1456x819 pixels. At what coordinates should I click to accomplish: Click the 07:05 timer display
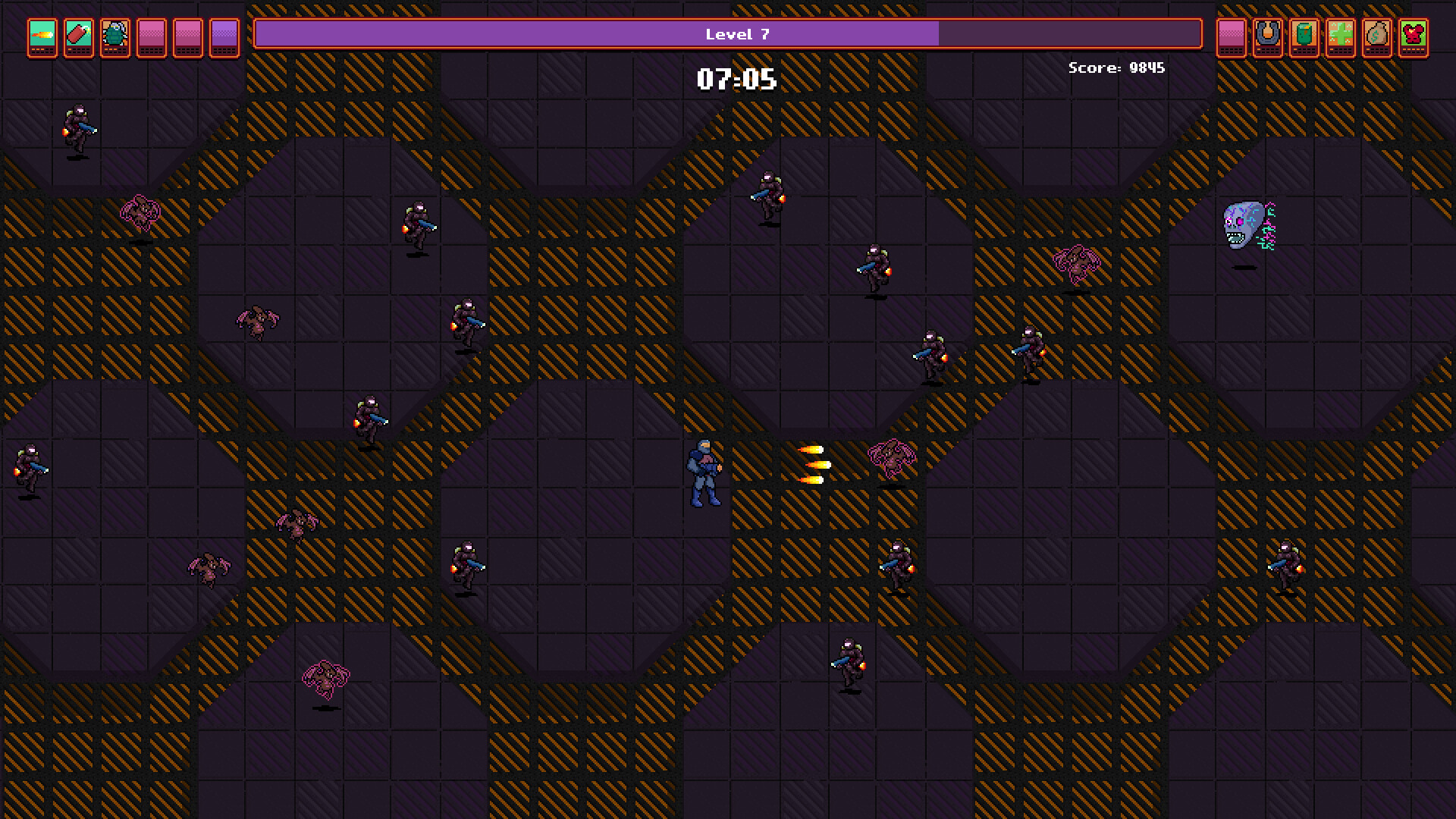coord(736,78)
